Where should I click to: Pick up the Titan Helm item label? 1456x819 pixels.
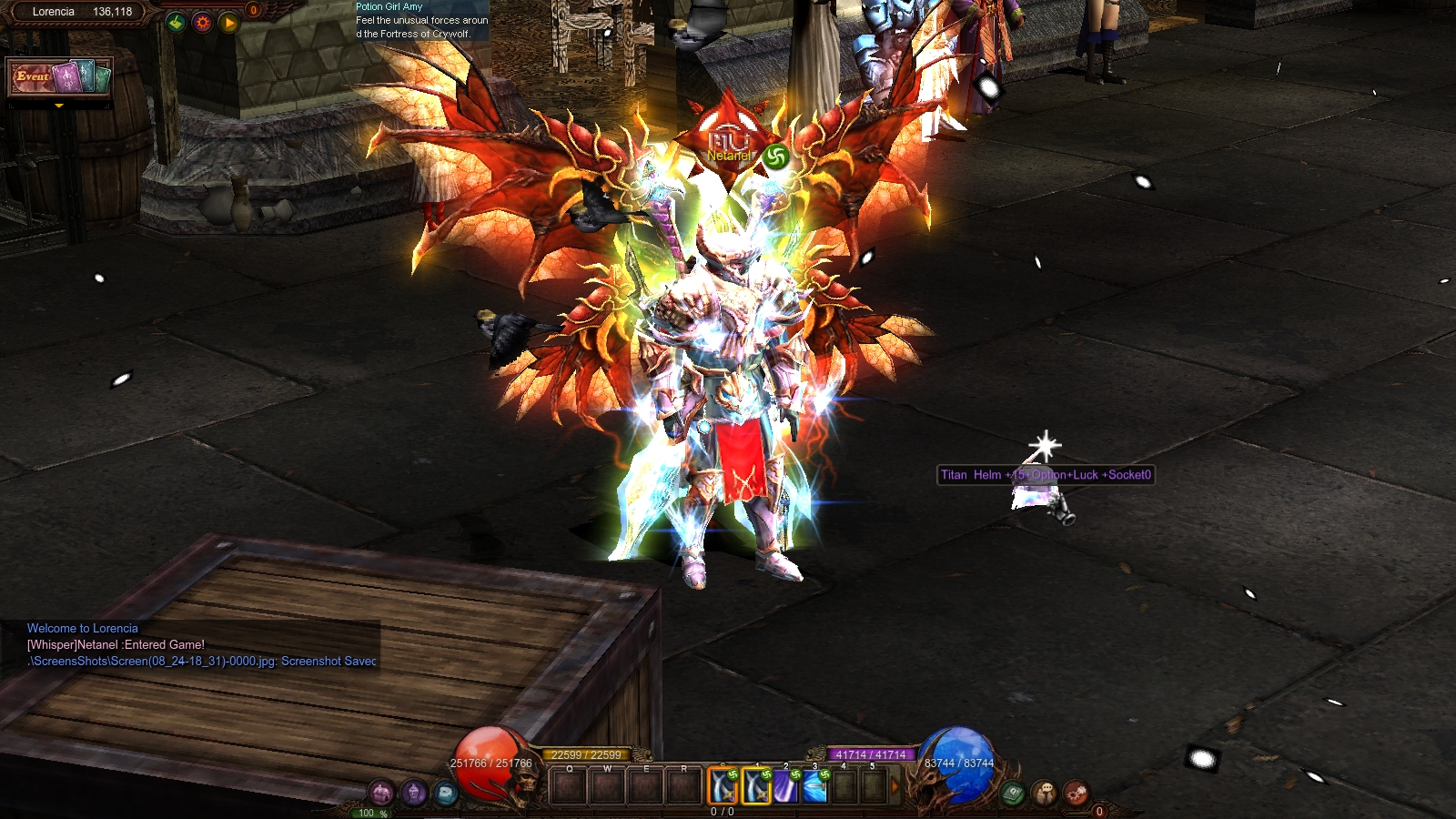(x=1046, y=475)
